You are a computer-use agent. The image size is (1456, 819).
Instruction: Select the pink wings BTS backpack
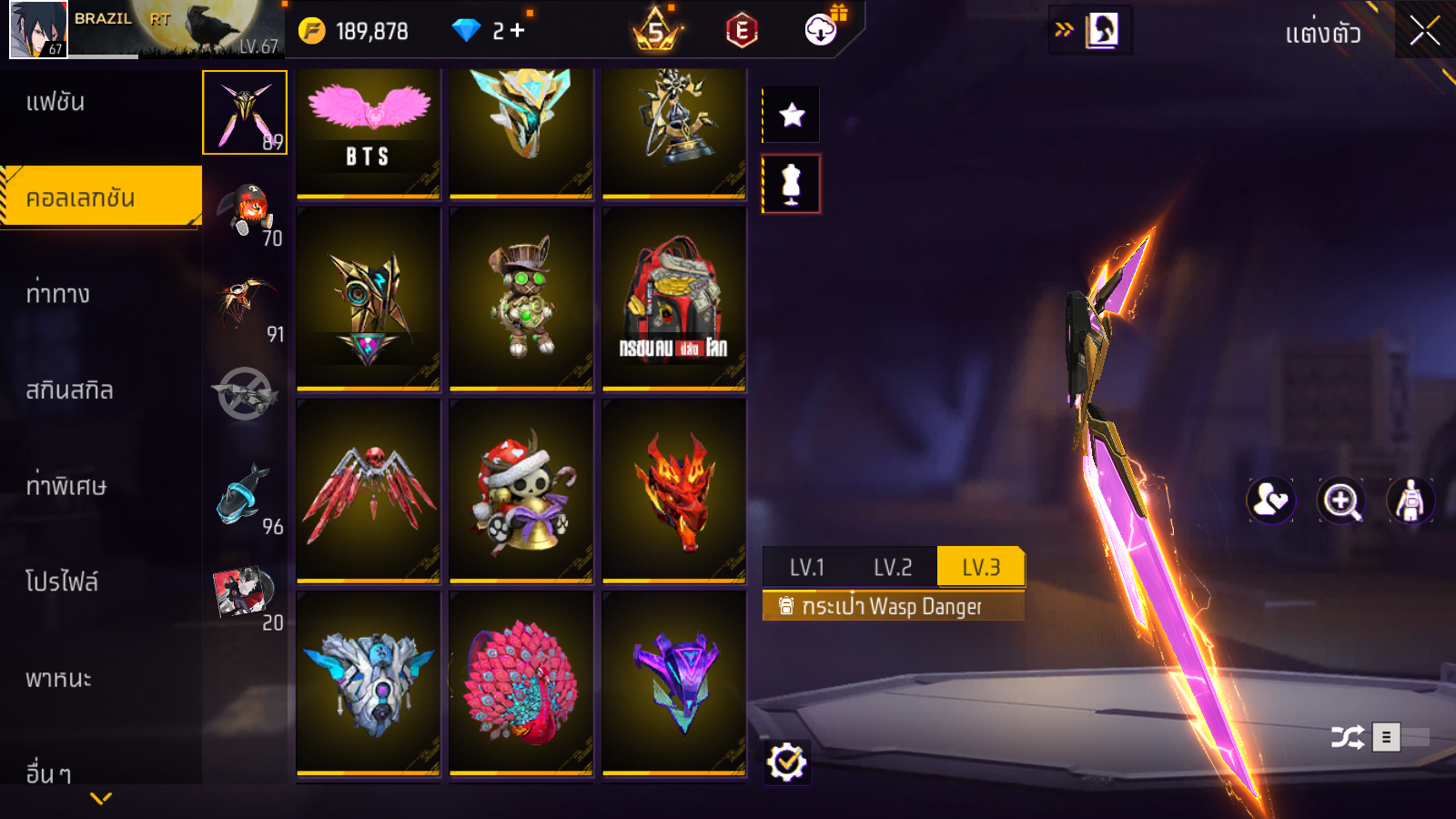coord(369,132)
